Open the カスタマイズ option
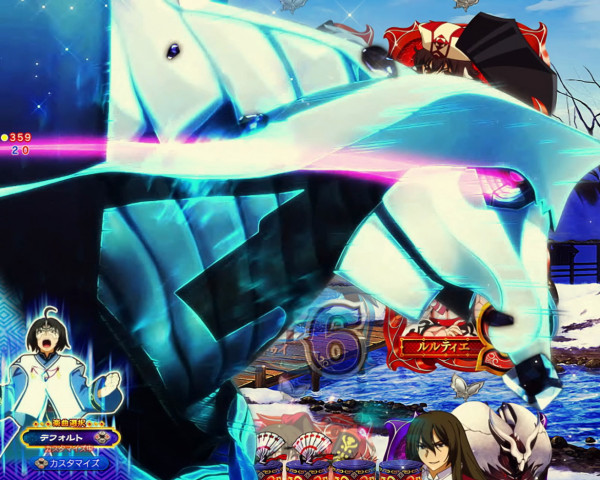Image resolution: width=600 pixels, height=480 pixels. point(69,463)
